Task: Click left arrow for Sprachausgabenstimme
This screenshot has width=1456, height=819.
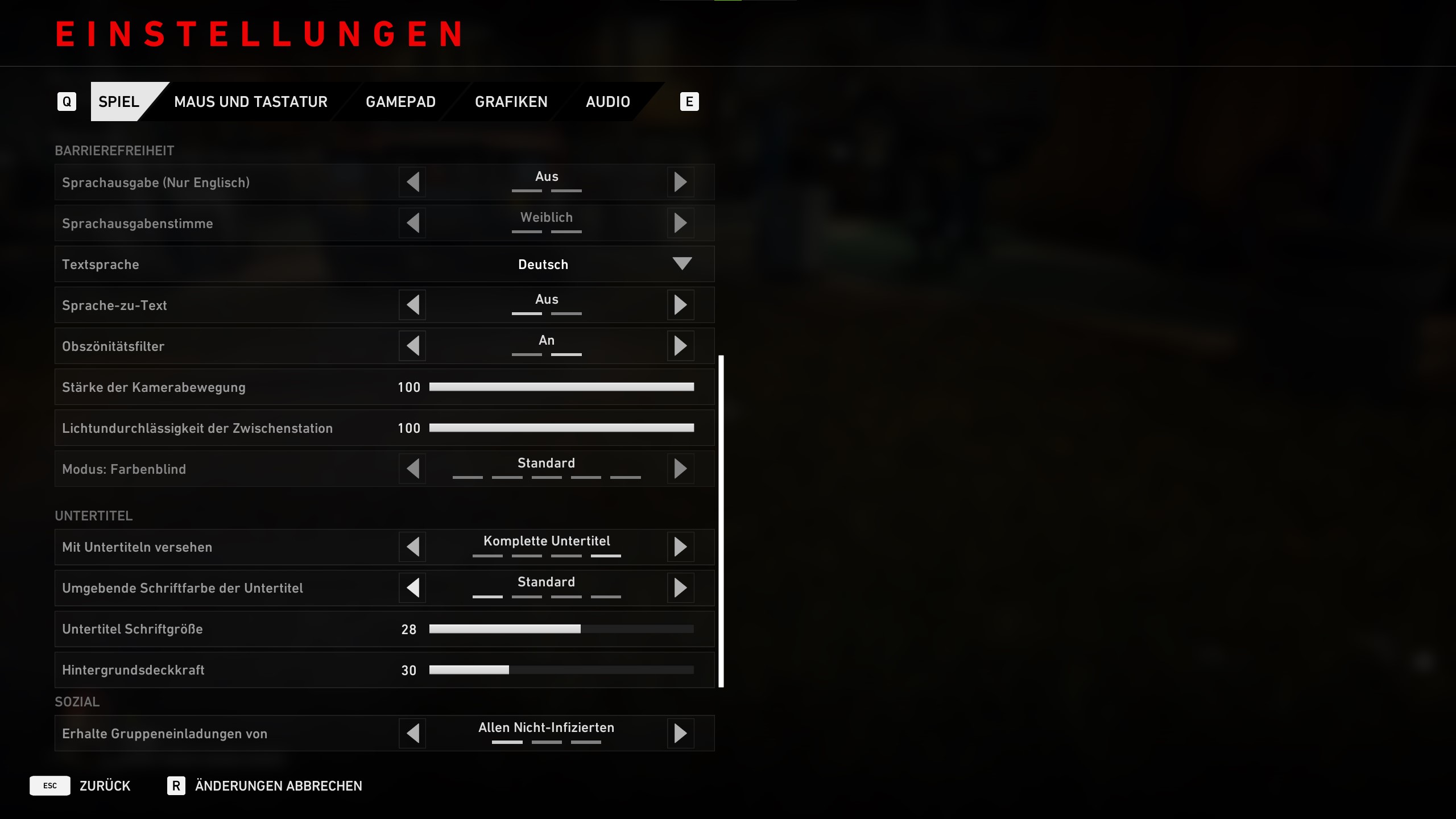Action: click(x=413, y=223)
